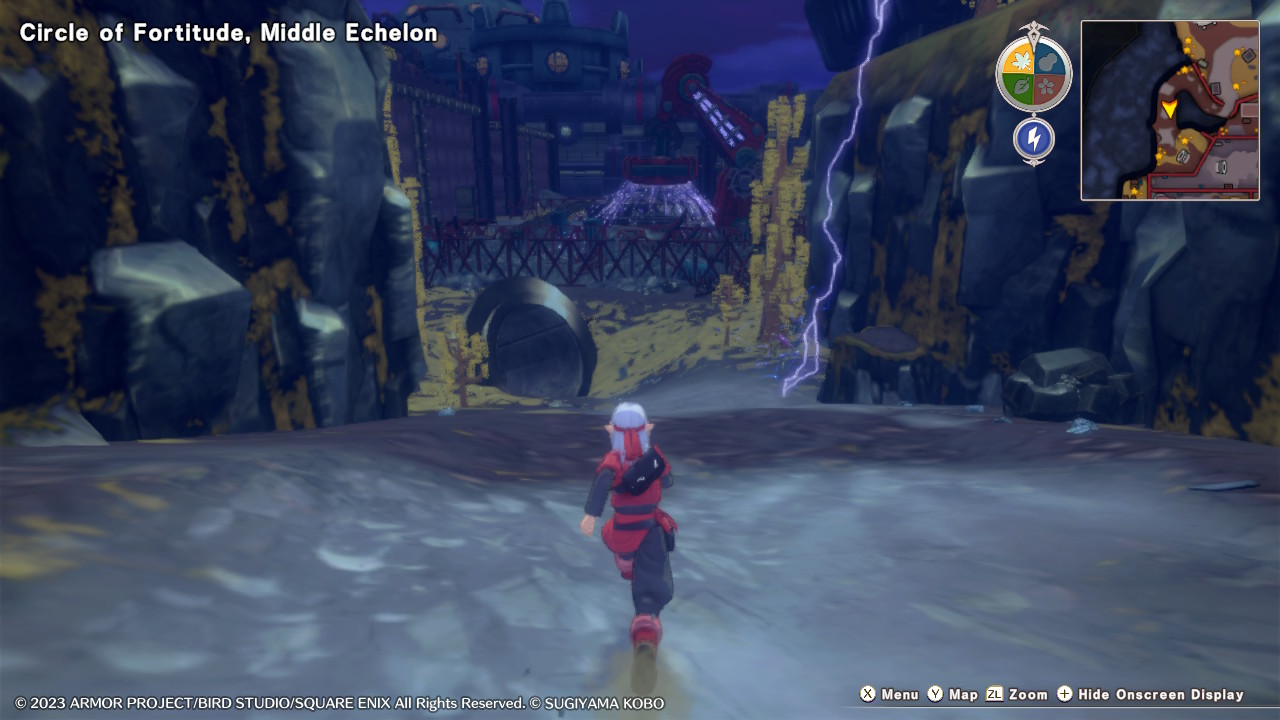This screenshot has height=720, width=1280.
Task: Open the Map via the Map label
Action: pyautogui.click(x=965, y=694)
